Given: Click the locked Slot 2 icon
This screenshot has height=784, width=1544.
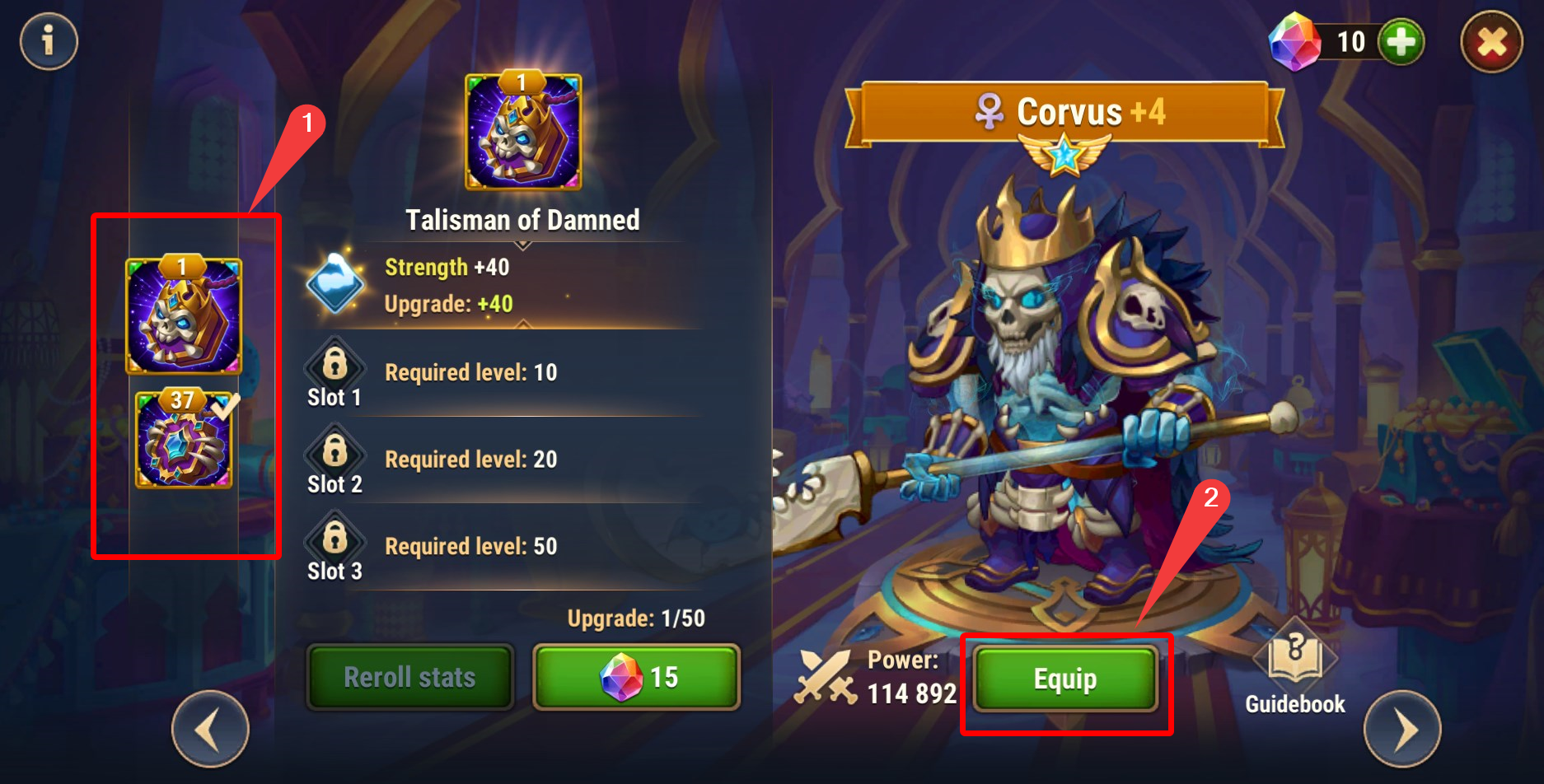Looking at the screenshot, I should coord(335,450).
